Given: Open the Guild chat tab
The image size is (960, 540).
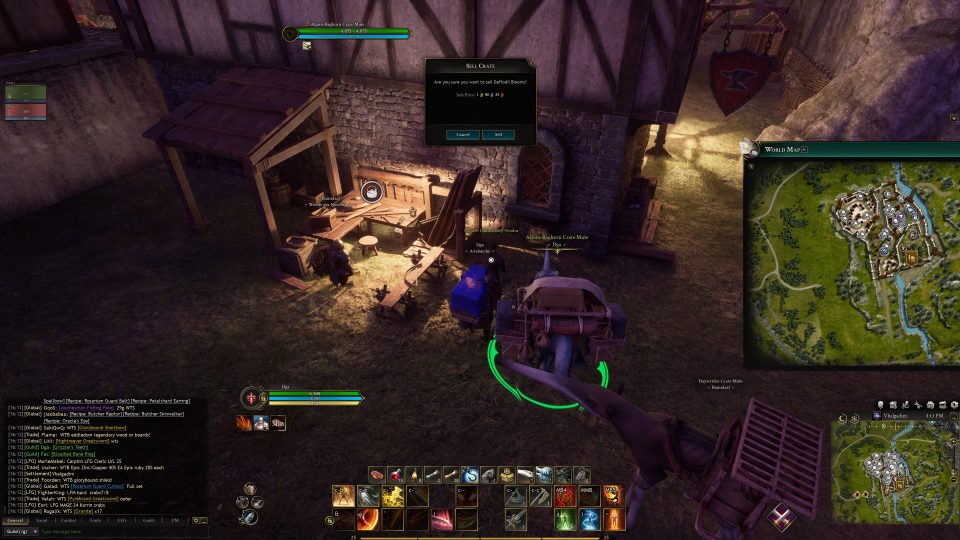Looking at the screenshot, I should pos(148,520).
